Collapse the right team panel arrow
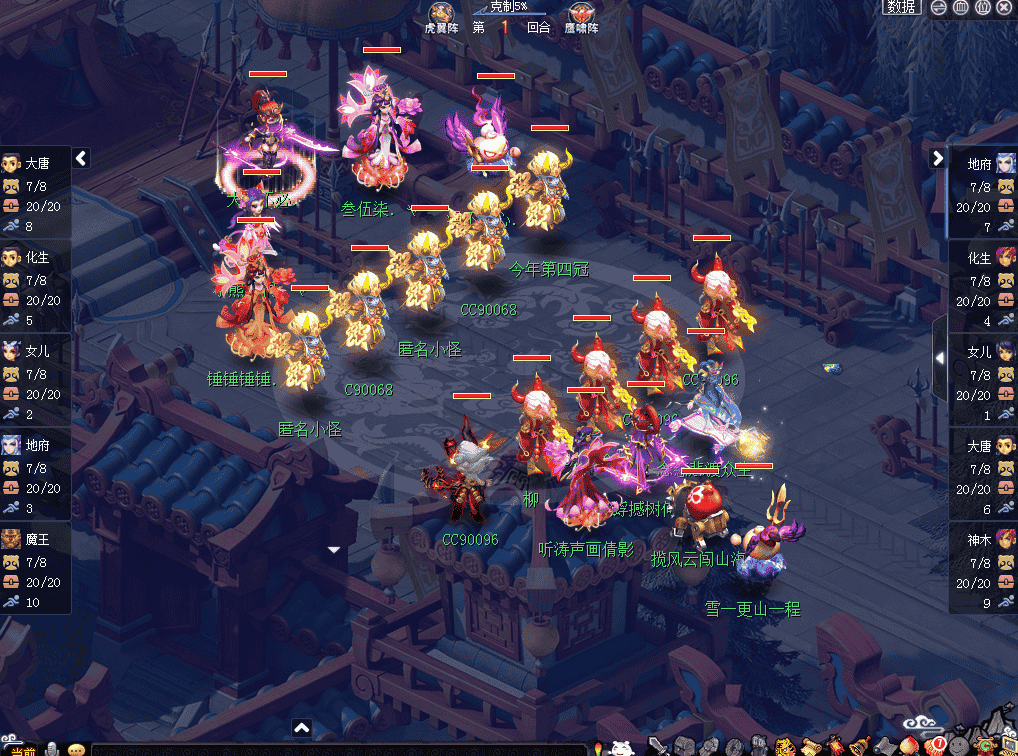 coord(937,158)
